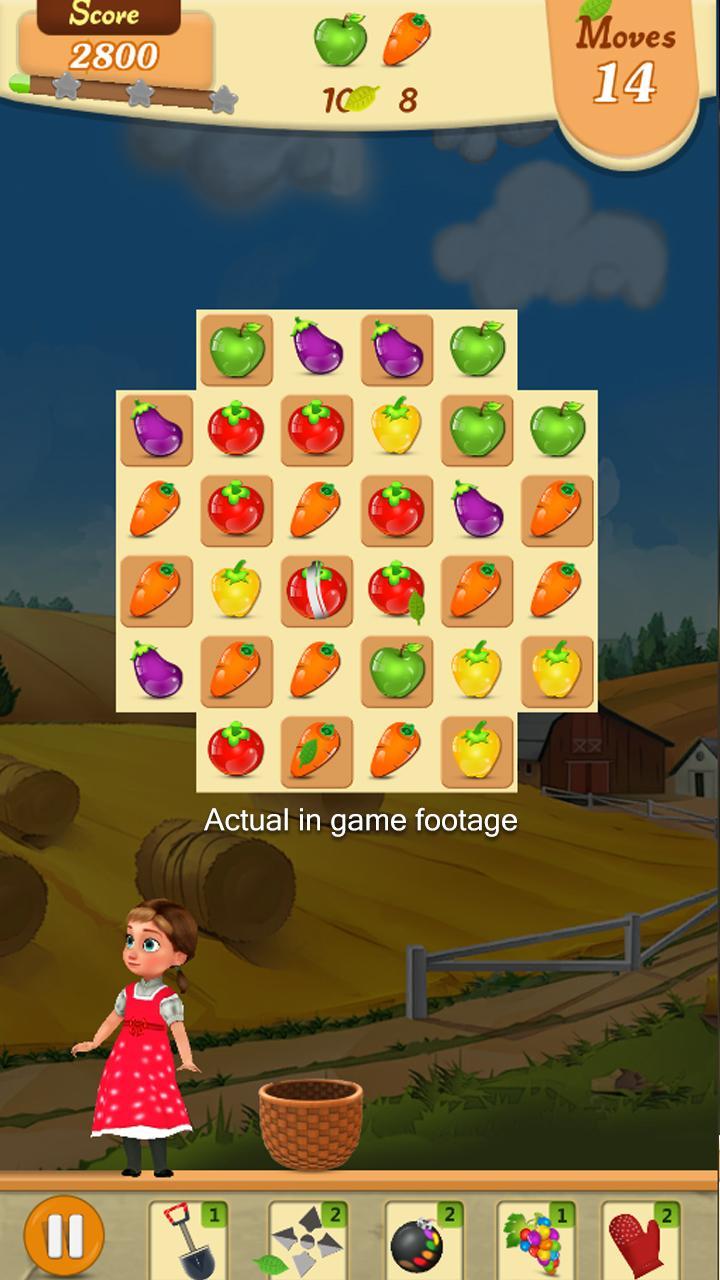Image resolution: width=720 pixels, height=1280 pixels.
Task: Select the tomato tile with a green leaf
Action: 397,590
